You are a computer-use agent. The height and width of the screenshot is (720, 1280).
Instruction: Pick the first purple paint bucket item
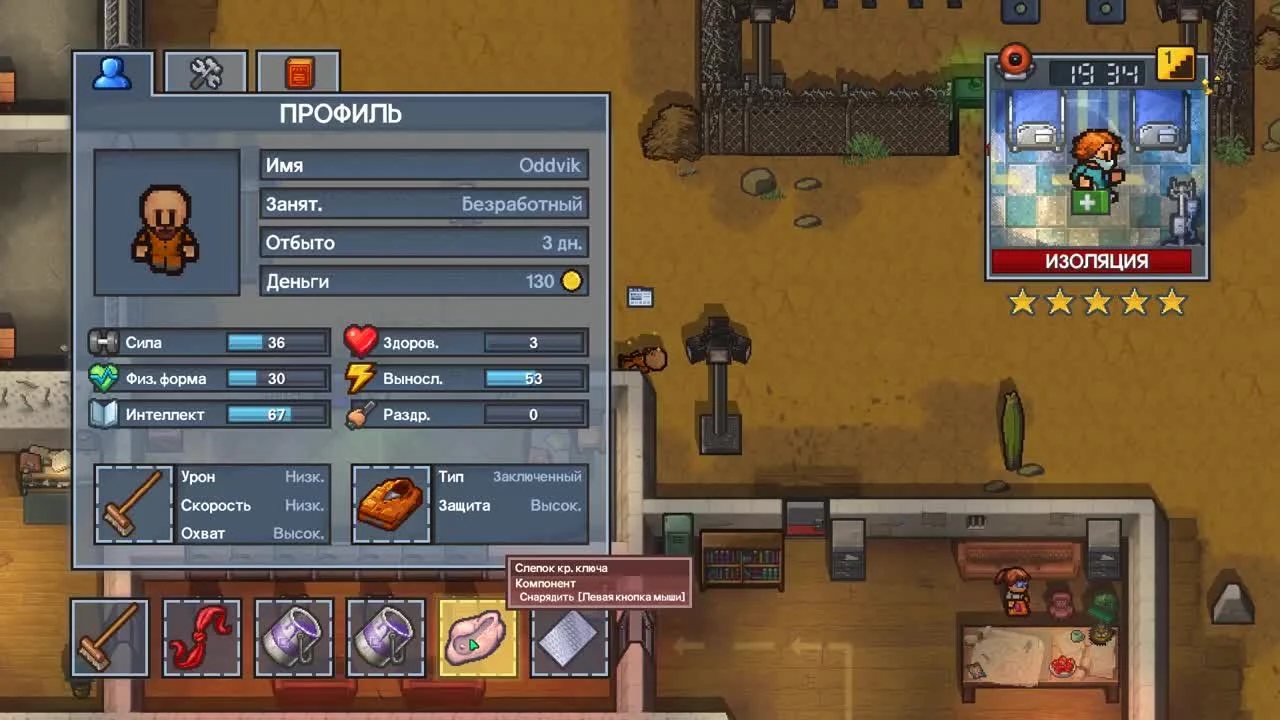(293, 637)
